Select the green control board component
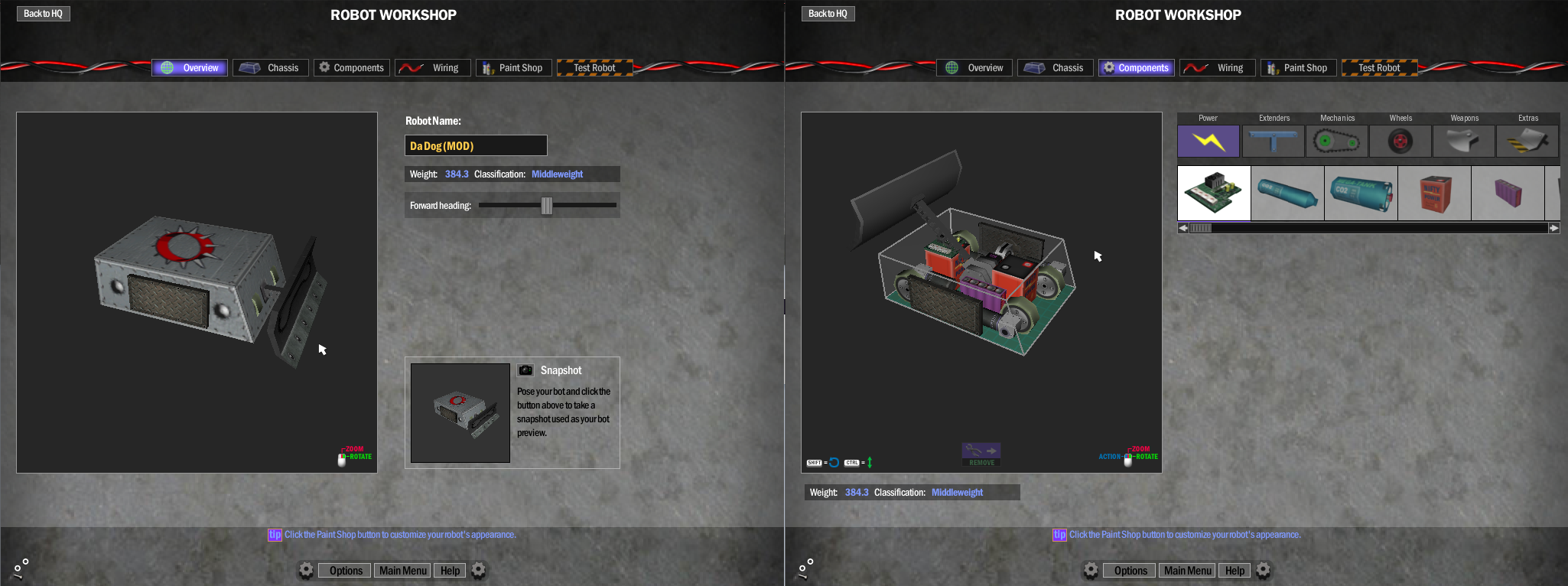 tap(1214, 193)
